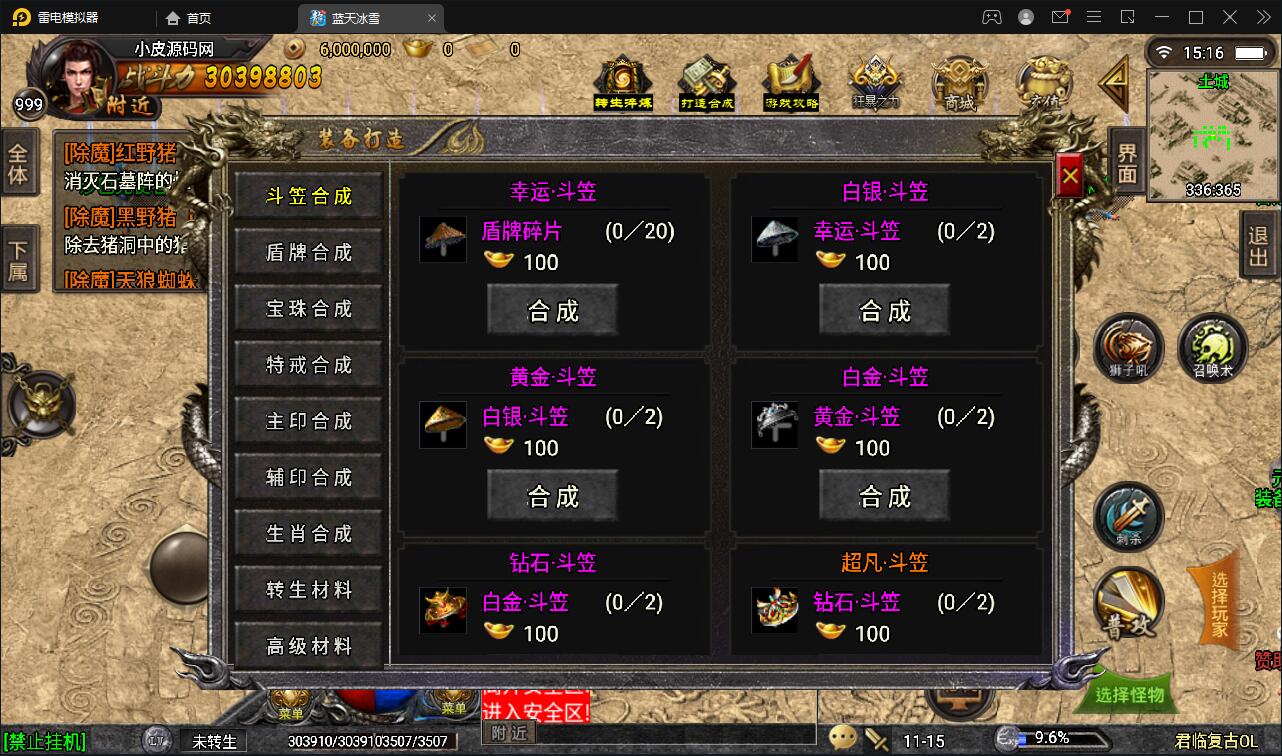Open the 转生淬炼 feature icon

[x=621, y=80]
